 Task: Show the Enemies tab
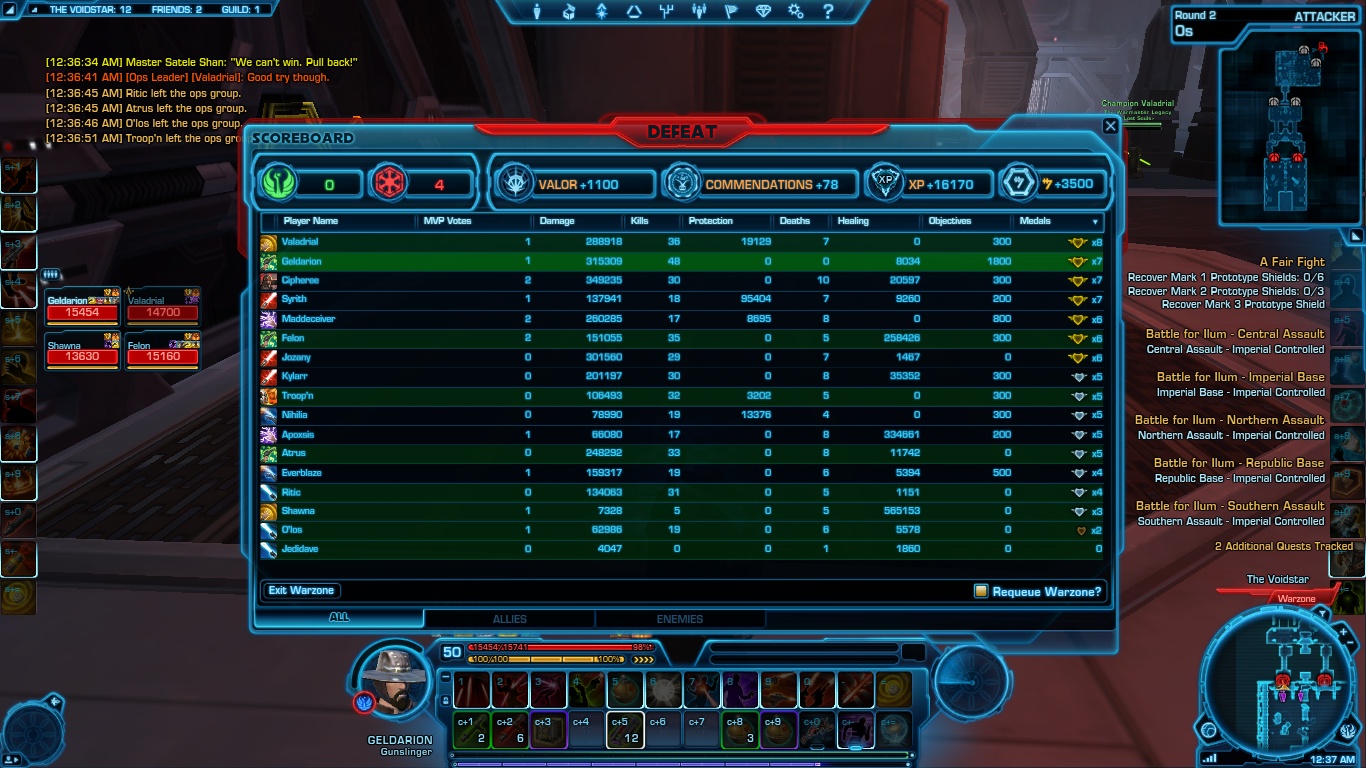680,619
